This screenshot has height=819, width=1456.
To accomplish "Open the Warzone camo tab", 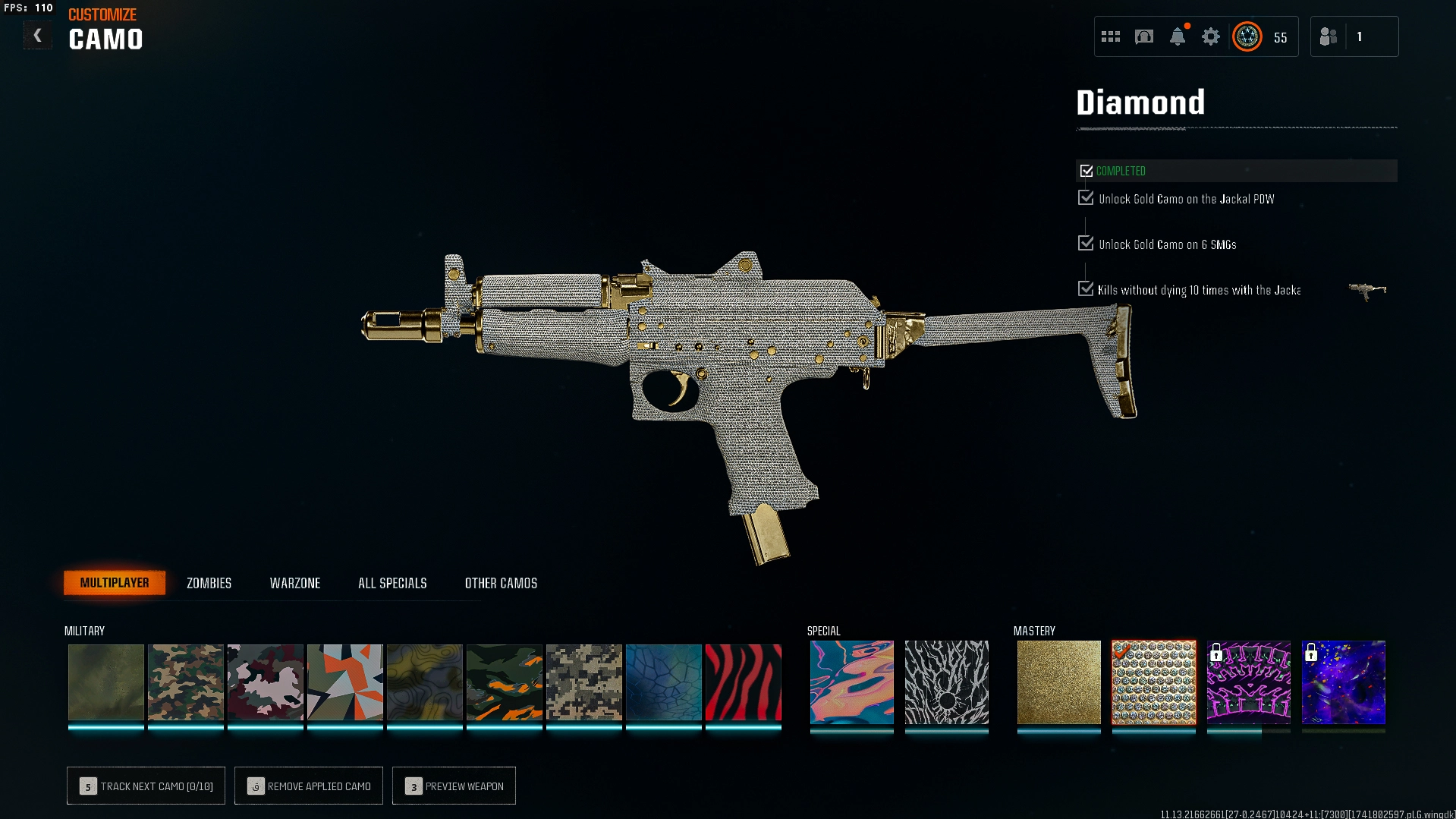I will click(295, 583).
